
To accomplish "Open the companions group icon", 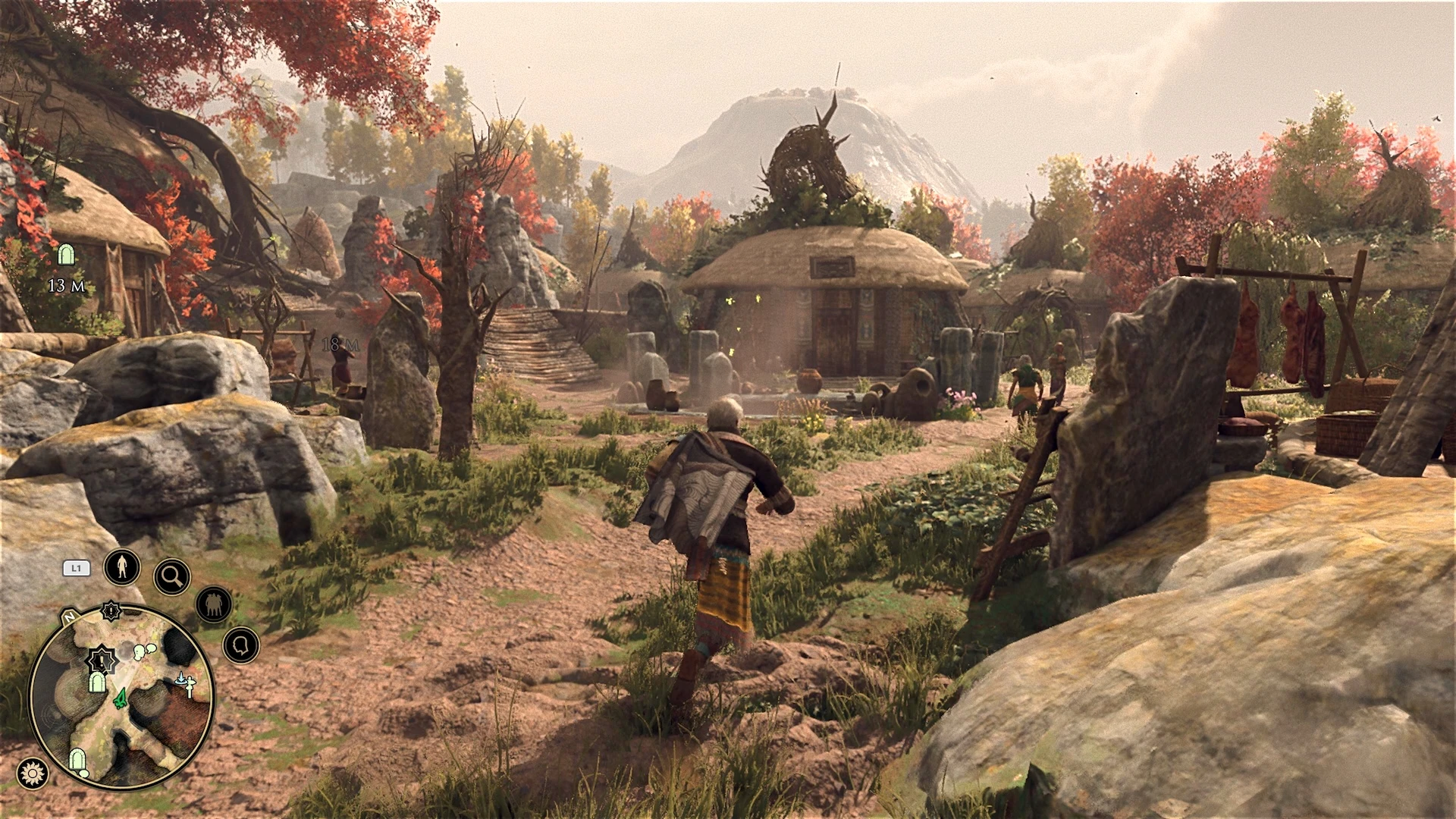I will click(x=214, y=604).
